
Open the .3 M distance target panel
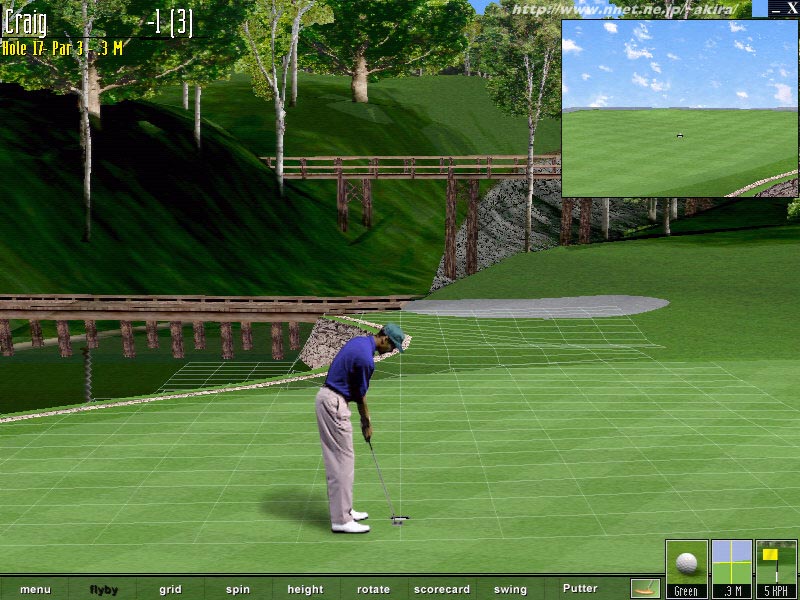(x=731, y=568)
